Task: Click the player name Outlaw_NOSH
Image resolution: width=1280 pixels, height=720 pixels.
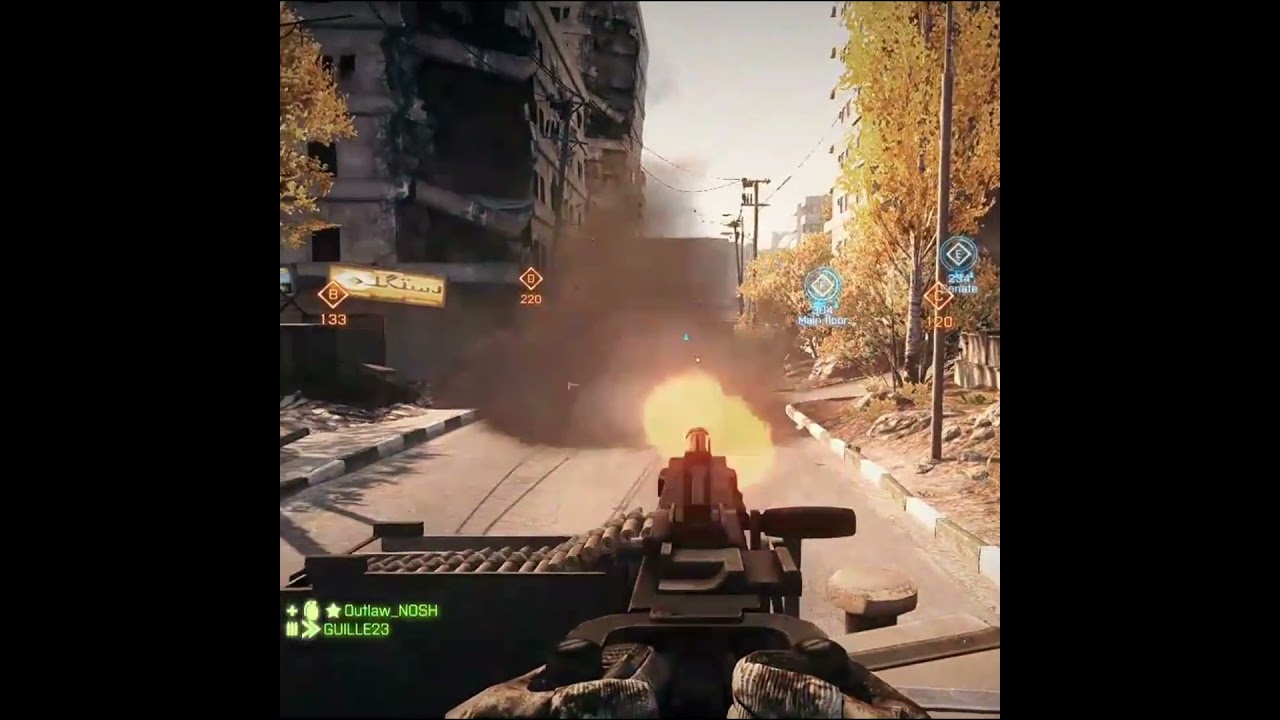Action: coord(389,611)
